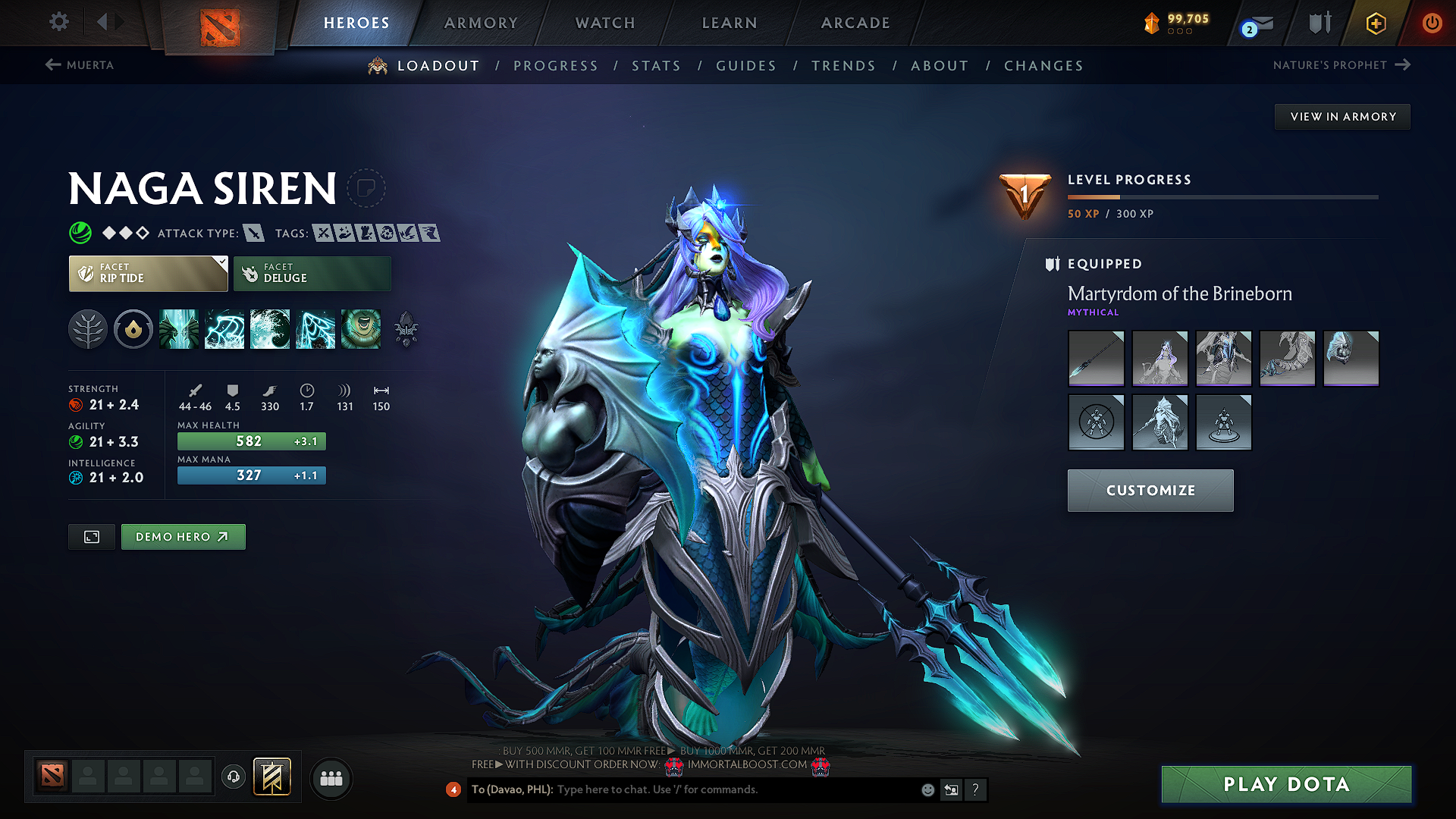Go back to Muerta with the left arrow
Image resolution: width=1456 pixels, height=819 pixels.
tap(52, 64)
